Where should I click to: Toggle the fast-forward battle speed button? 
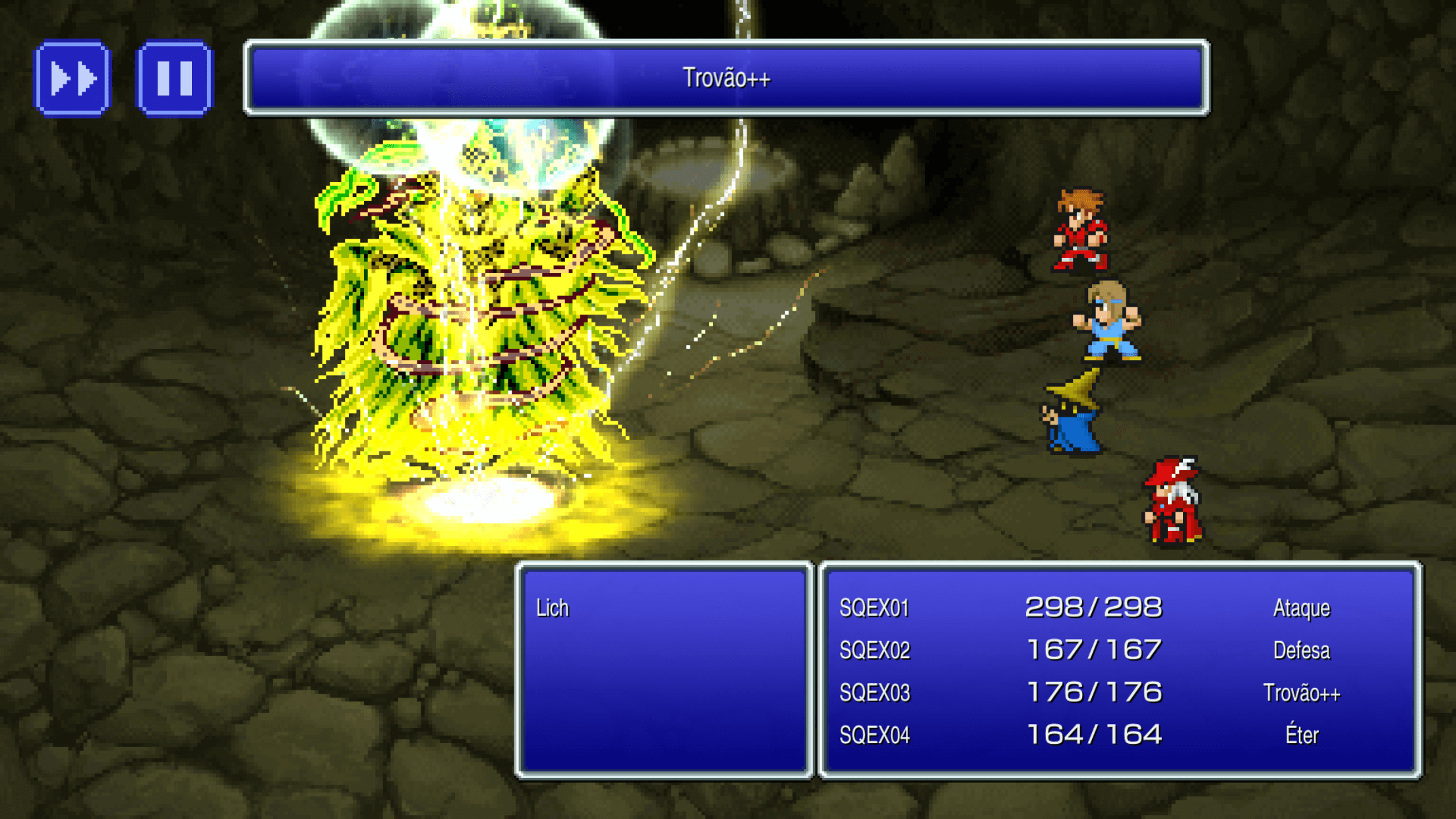[73, 78]
